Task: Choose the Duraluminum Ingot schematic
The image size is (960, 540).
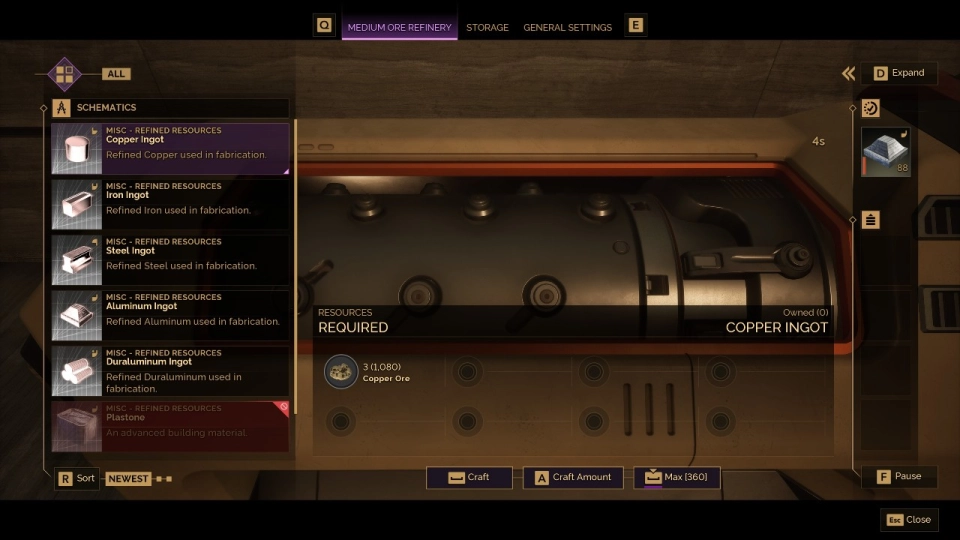Action: point(170,370)
